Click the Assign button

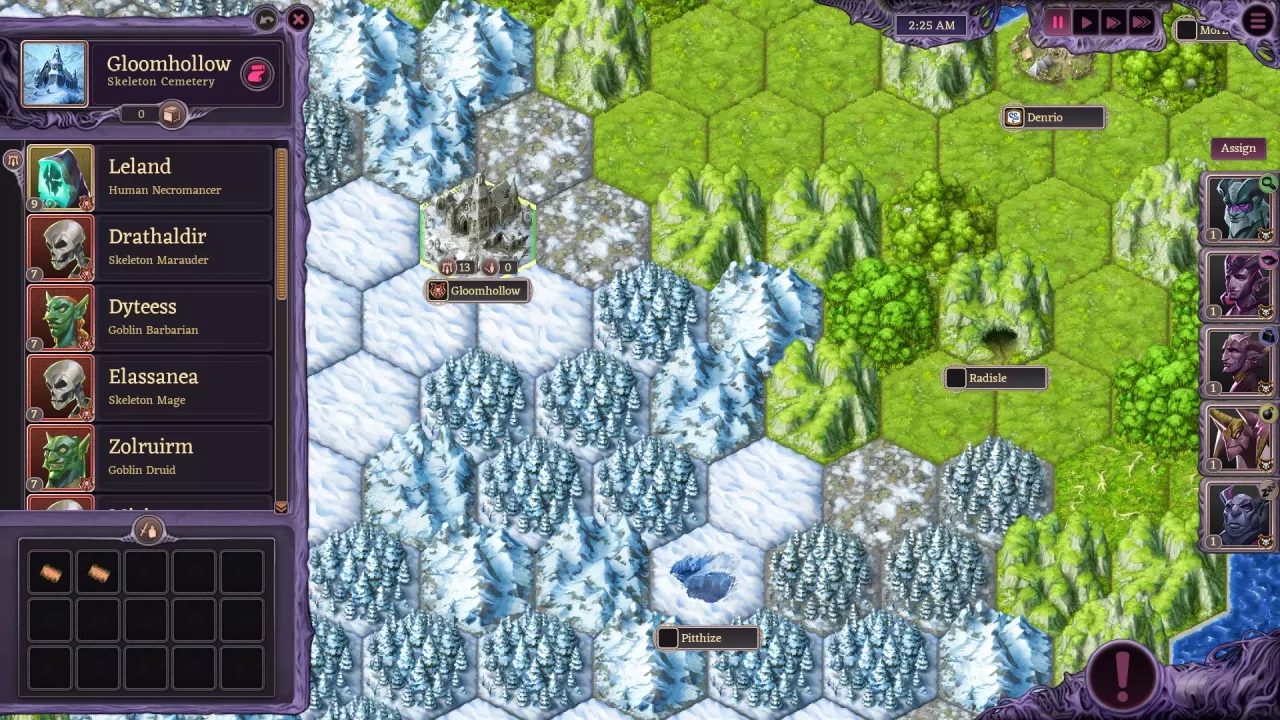tap(1238, 148)
